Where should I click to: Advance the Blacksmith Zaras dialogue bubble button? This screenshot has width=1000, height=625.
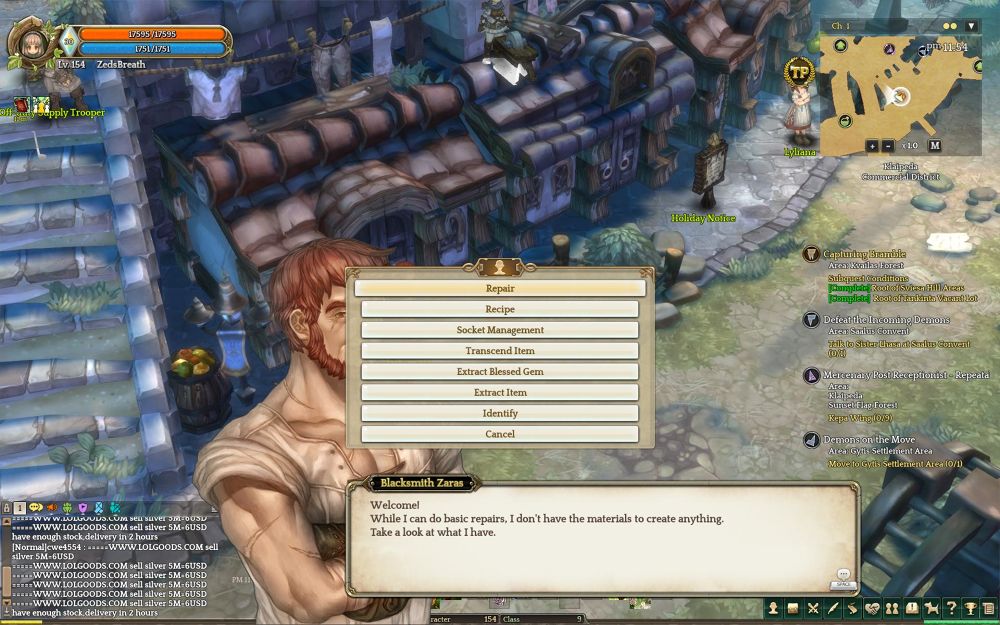pos(843,578)
